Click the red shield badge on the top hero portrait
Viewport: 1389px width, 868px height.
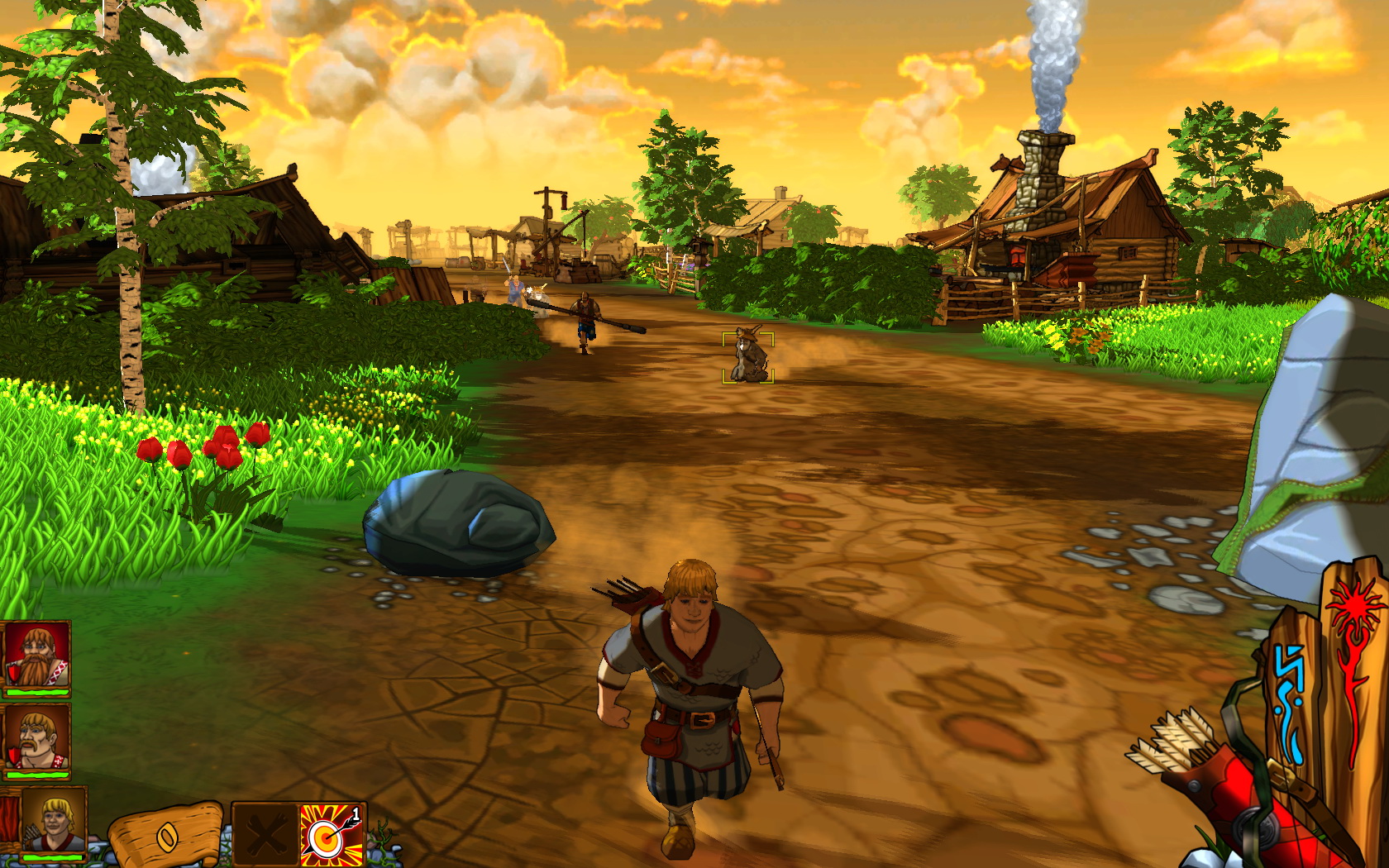pos(13,673)
